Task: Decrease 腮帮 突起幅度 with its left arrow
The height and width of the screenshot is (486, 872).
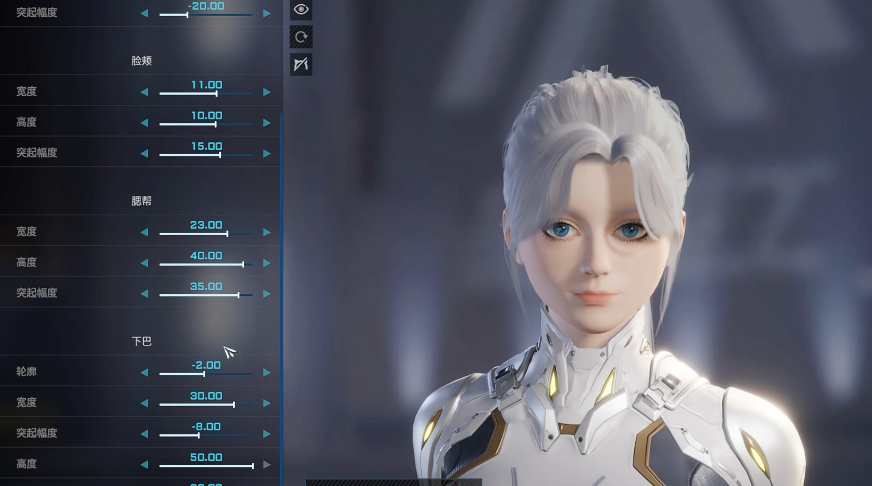Action: [144, 294]
